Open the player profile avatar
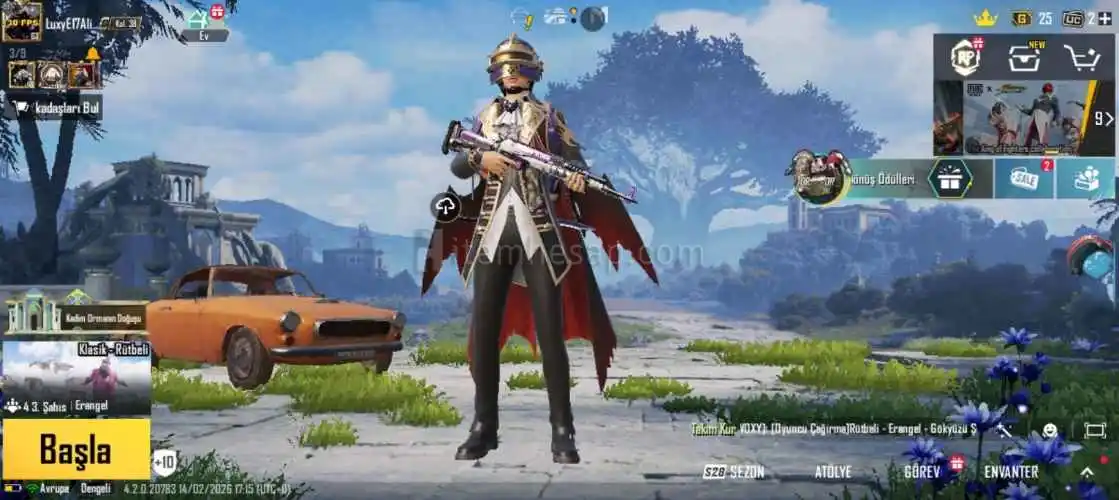Screen dimensions: 1119x500 tap(22, 22)
